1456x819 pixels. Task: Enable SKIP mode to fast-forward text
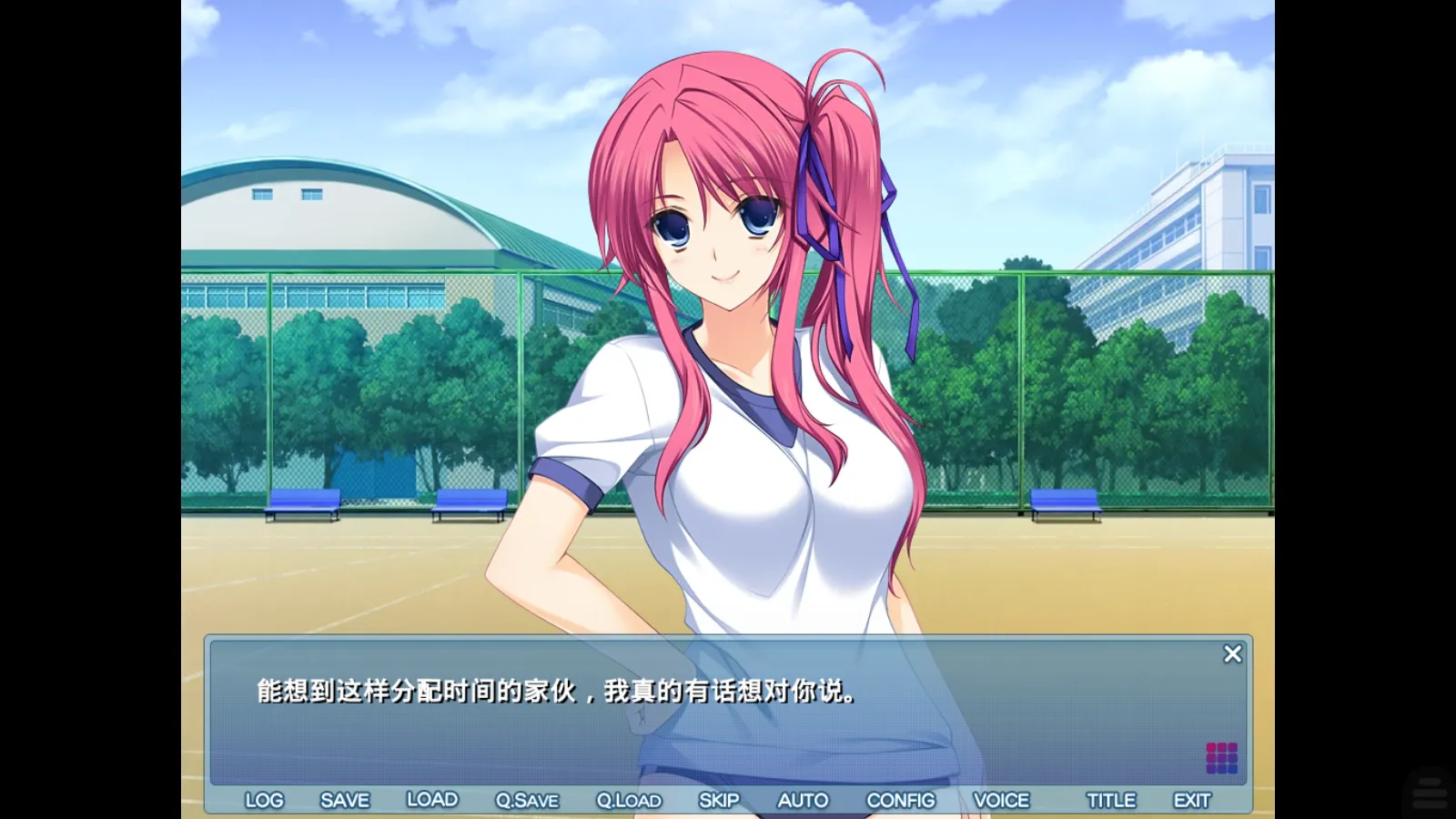pos(720,800)
